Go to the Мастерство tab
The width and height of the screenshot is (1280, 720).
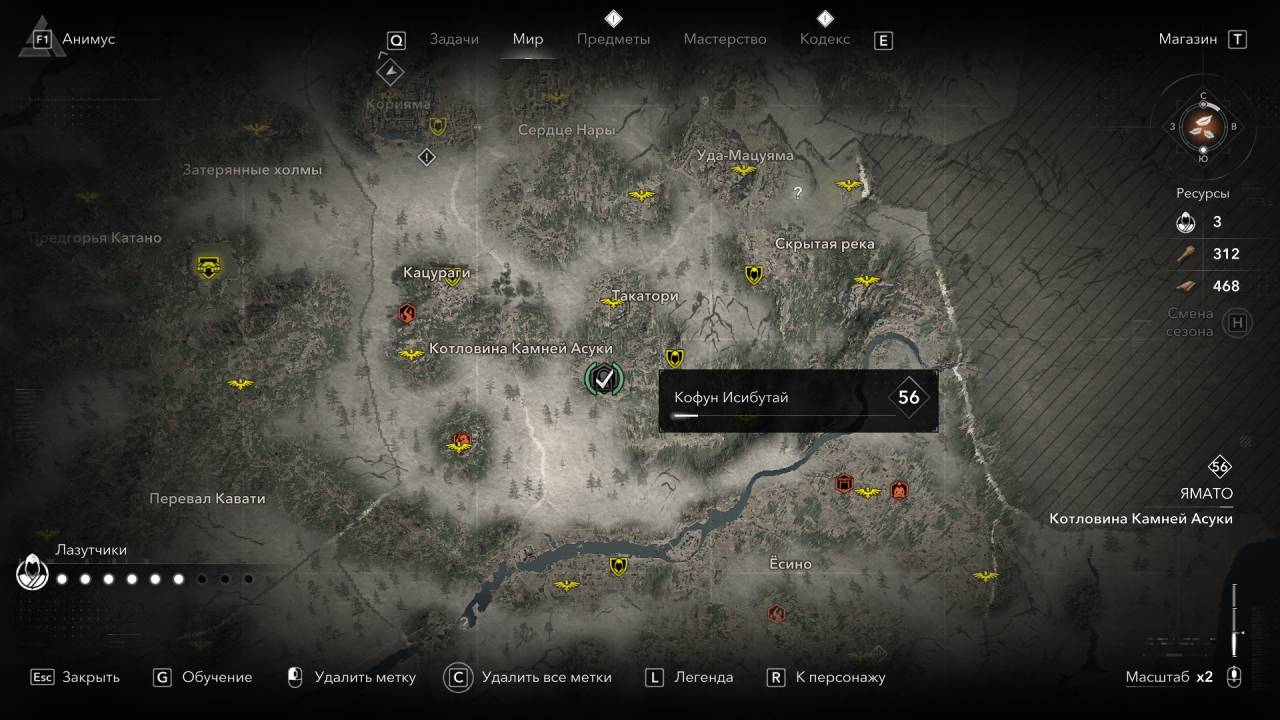tap(725, 39)
